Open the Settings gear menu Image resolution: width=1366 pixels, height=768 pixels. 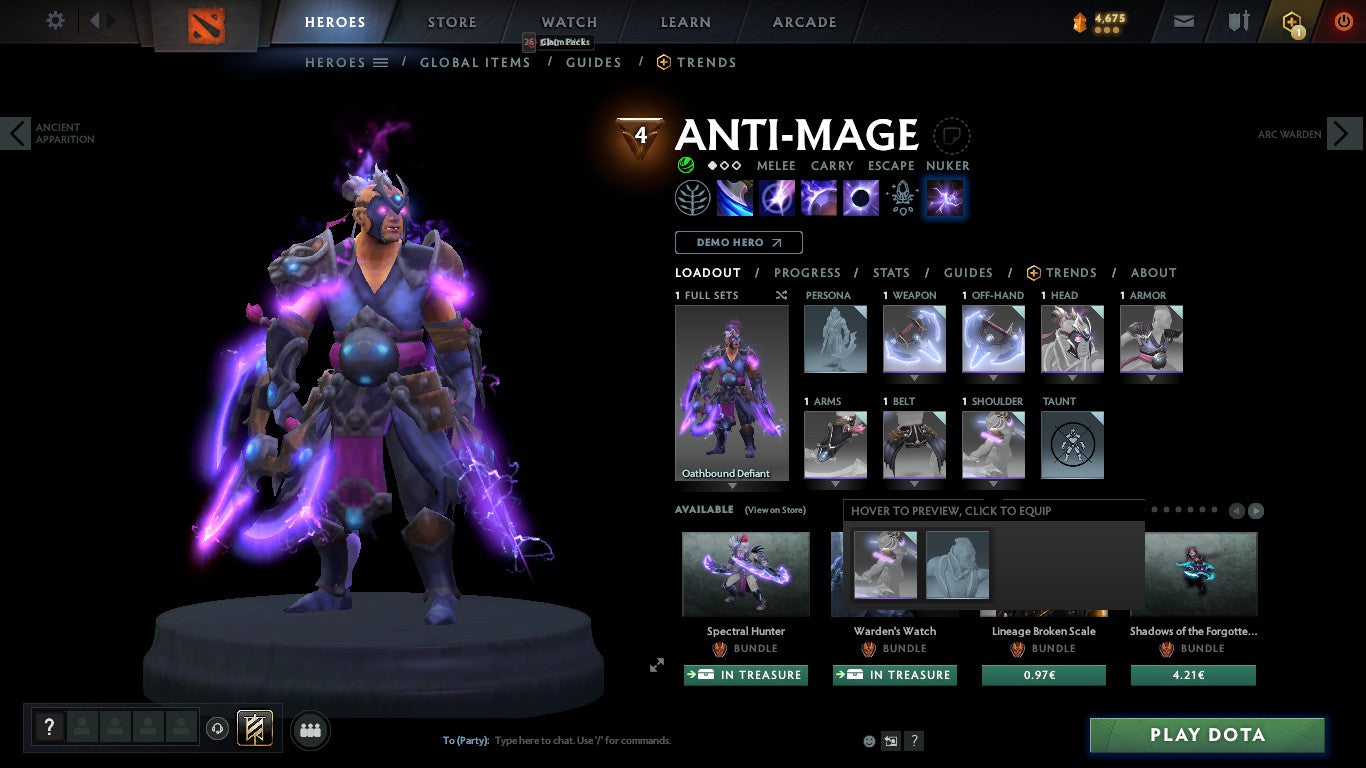[55, 20]
